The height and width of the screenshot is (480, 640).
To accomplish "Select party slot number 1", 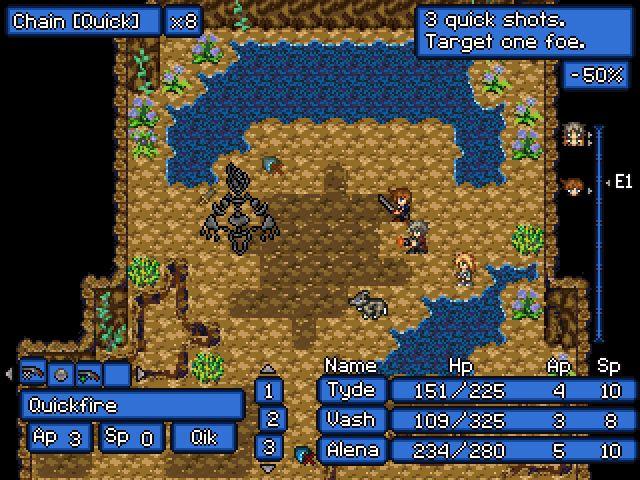I will tap(268, 390).
